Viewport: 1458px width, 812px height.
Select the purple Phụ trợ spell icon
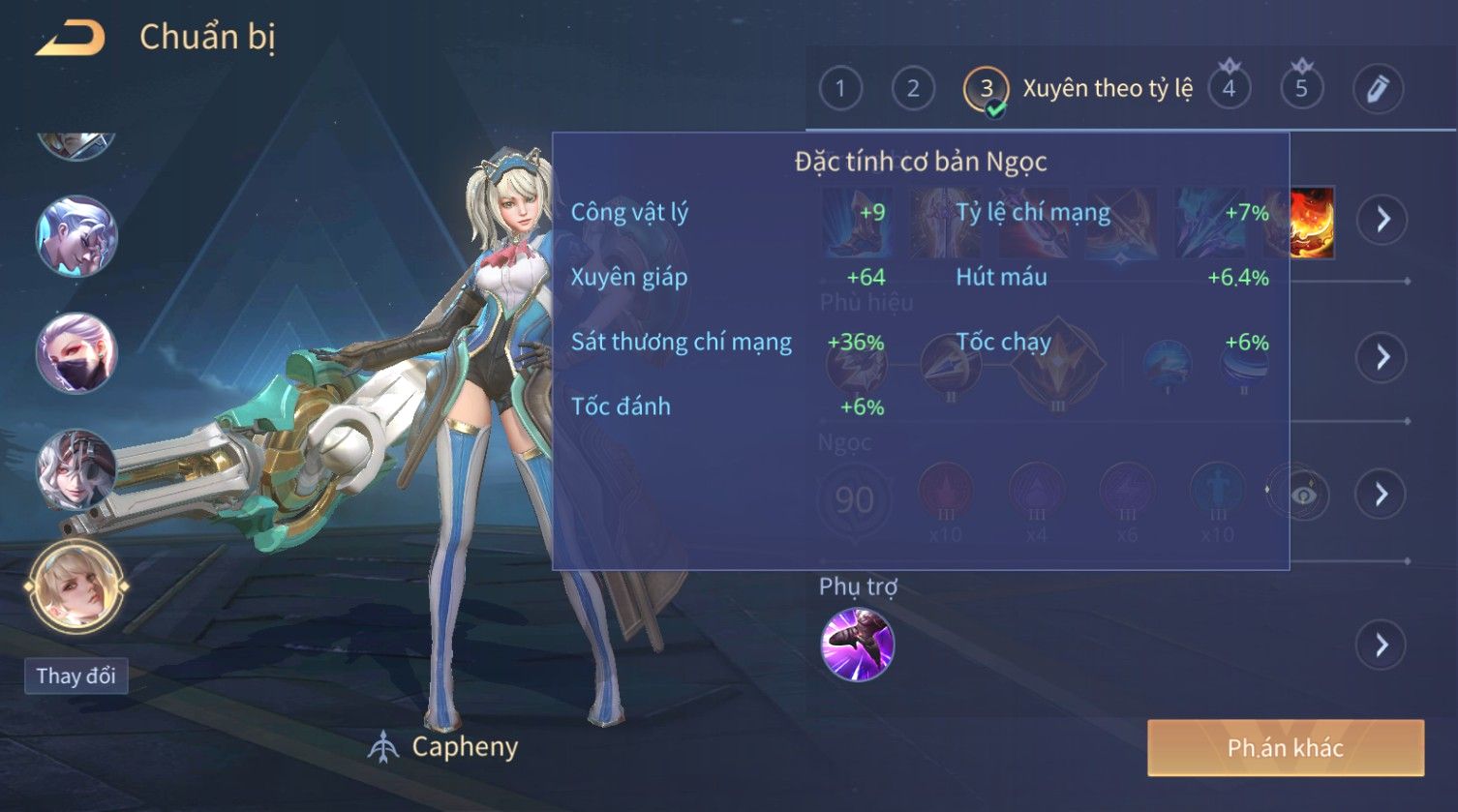coord(857,645)
